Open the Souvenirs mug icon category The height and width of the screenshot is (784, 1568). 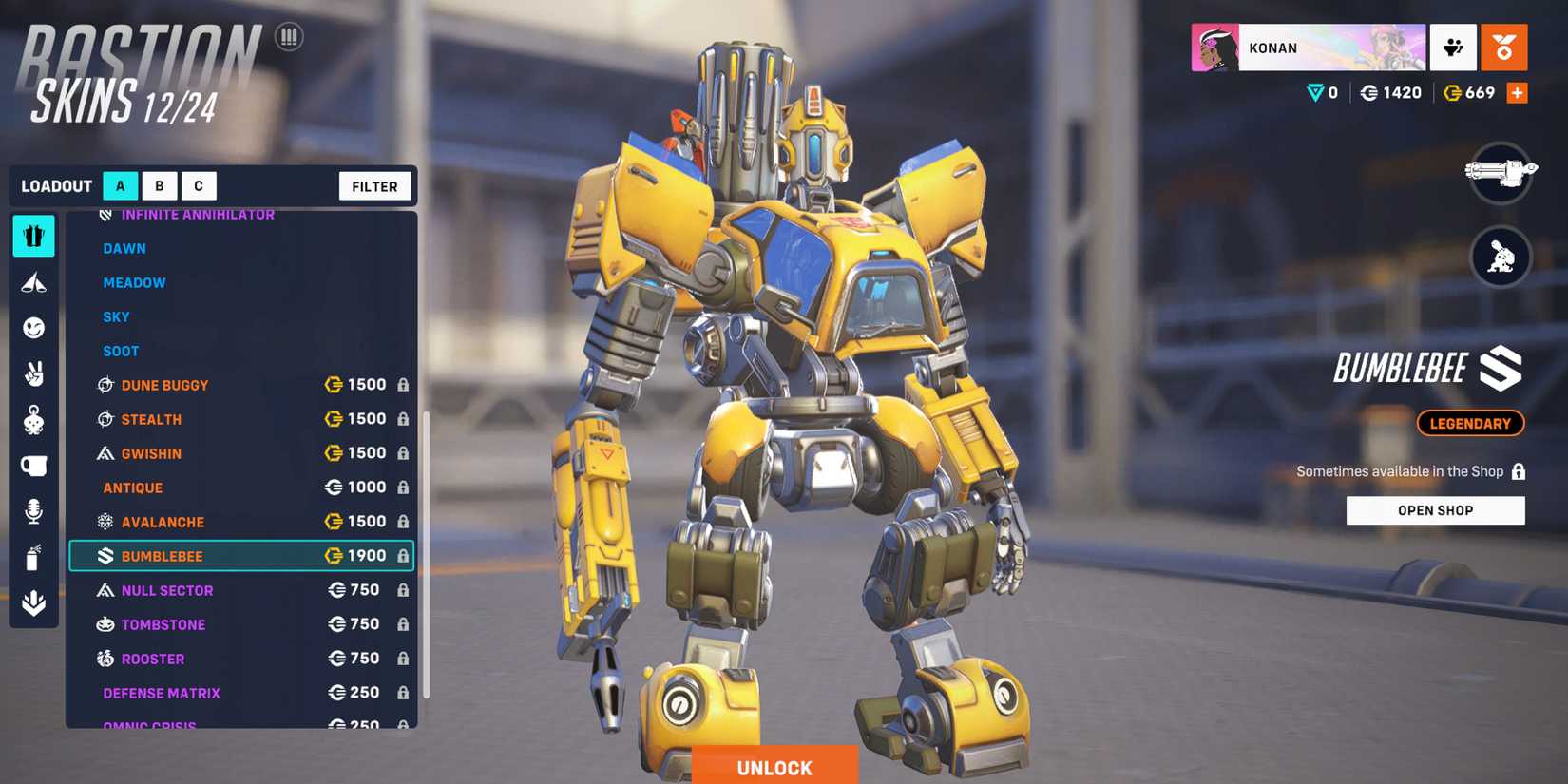pyautogui.click(x=33, y=466)
